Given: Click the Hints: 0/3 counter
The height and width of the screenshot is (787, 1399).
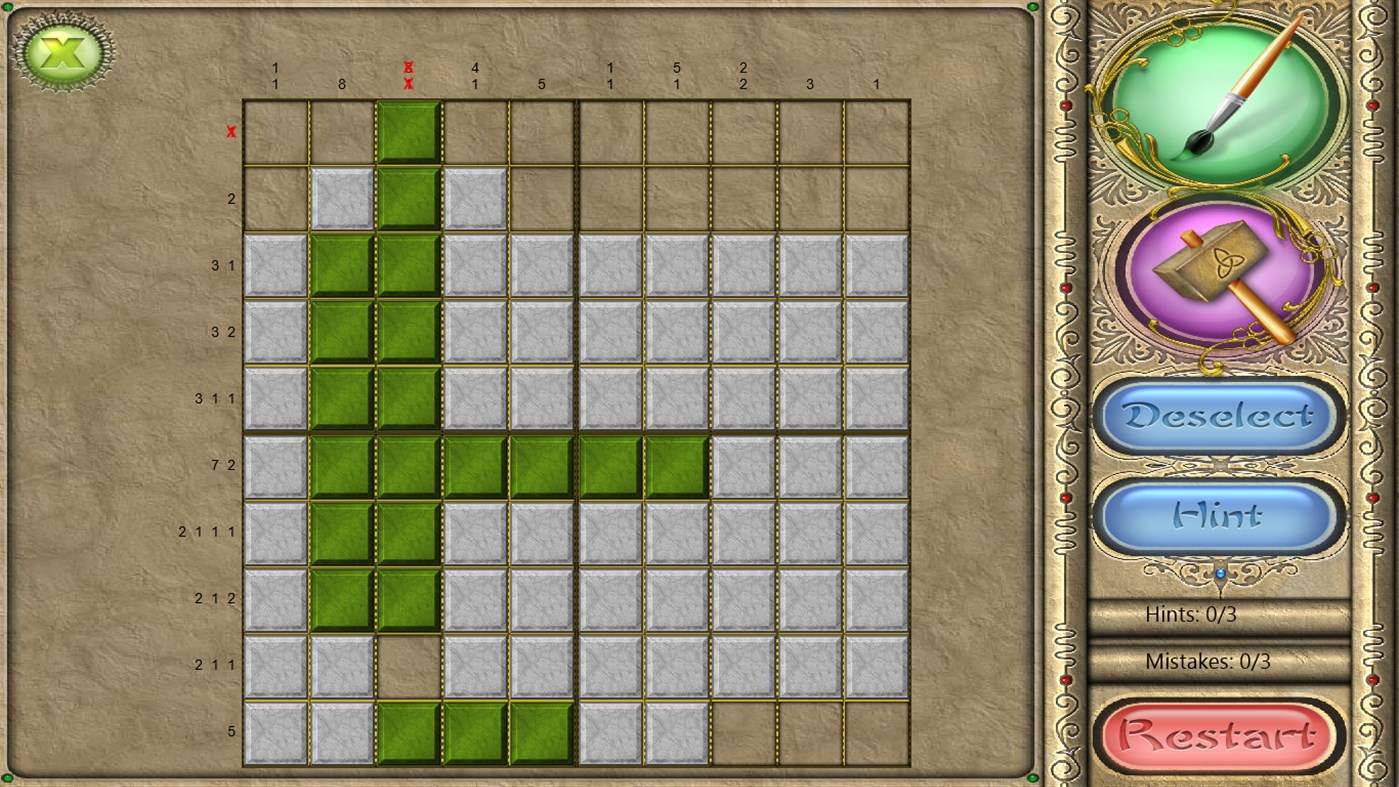Looking at the screenshot, I should tap(1190, 615).
